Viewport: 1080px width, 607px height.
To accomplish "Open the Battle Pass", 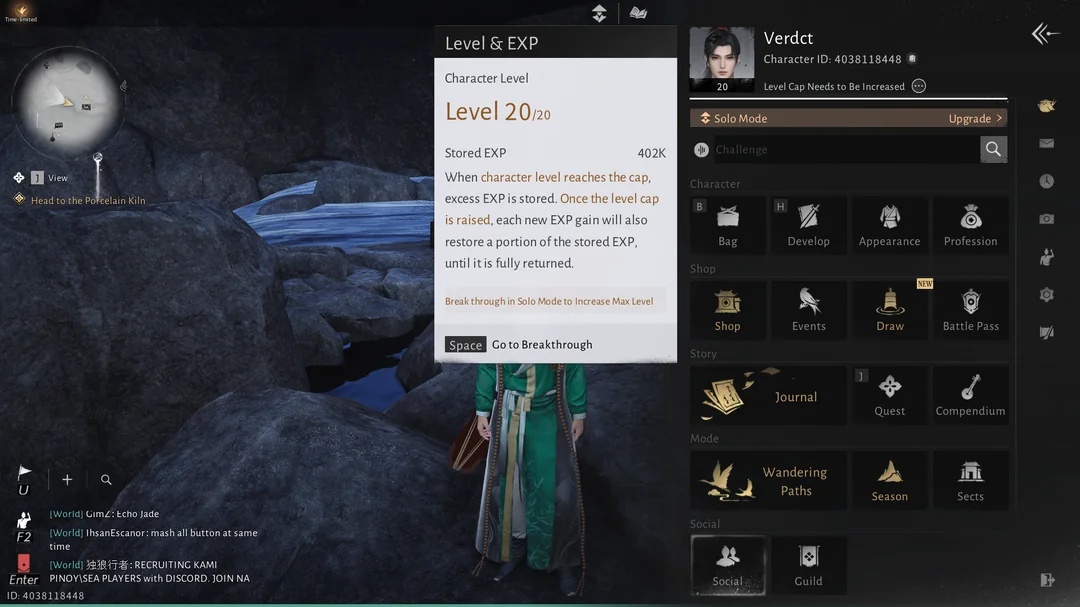I will 970,309.
